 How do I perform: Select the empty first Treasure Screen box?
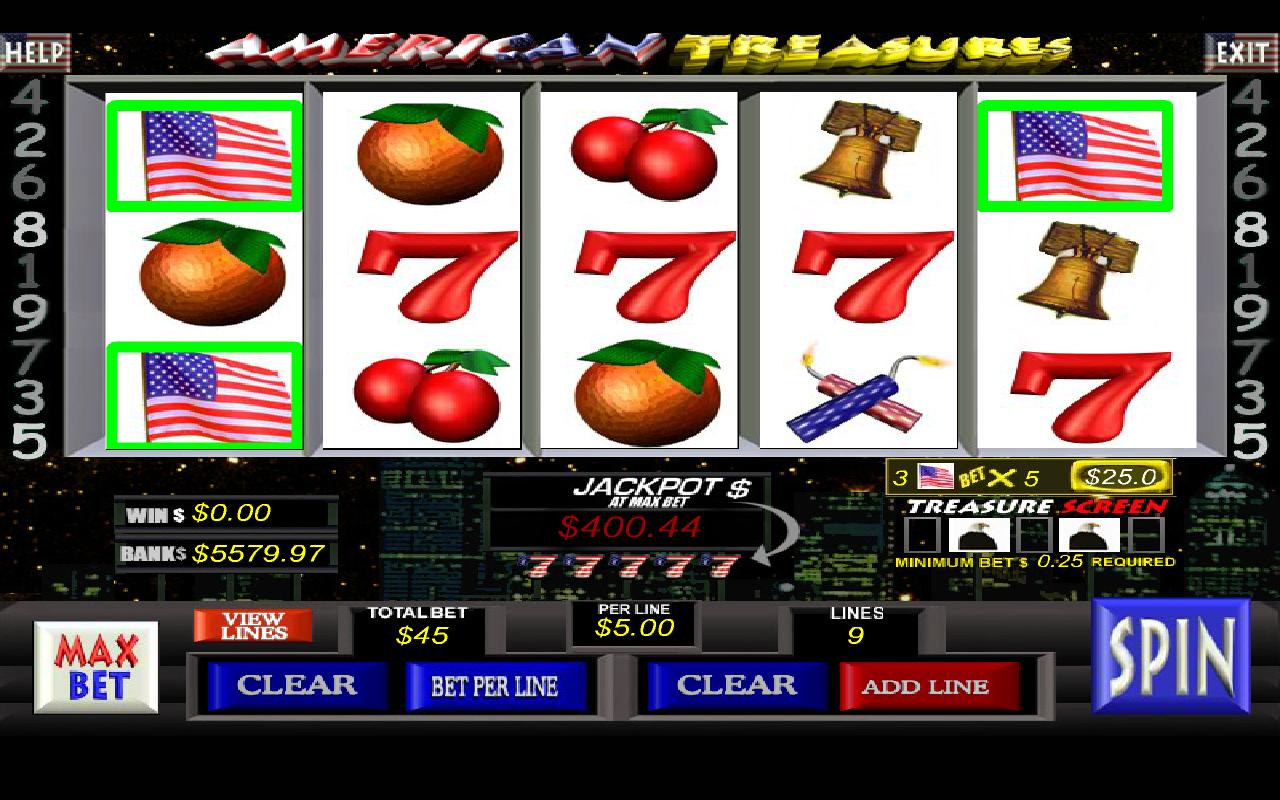tap(923, 533)
